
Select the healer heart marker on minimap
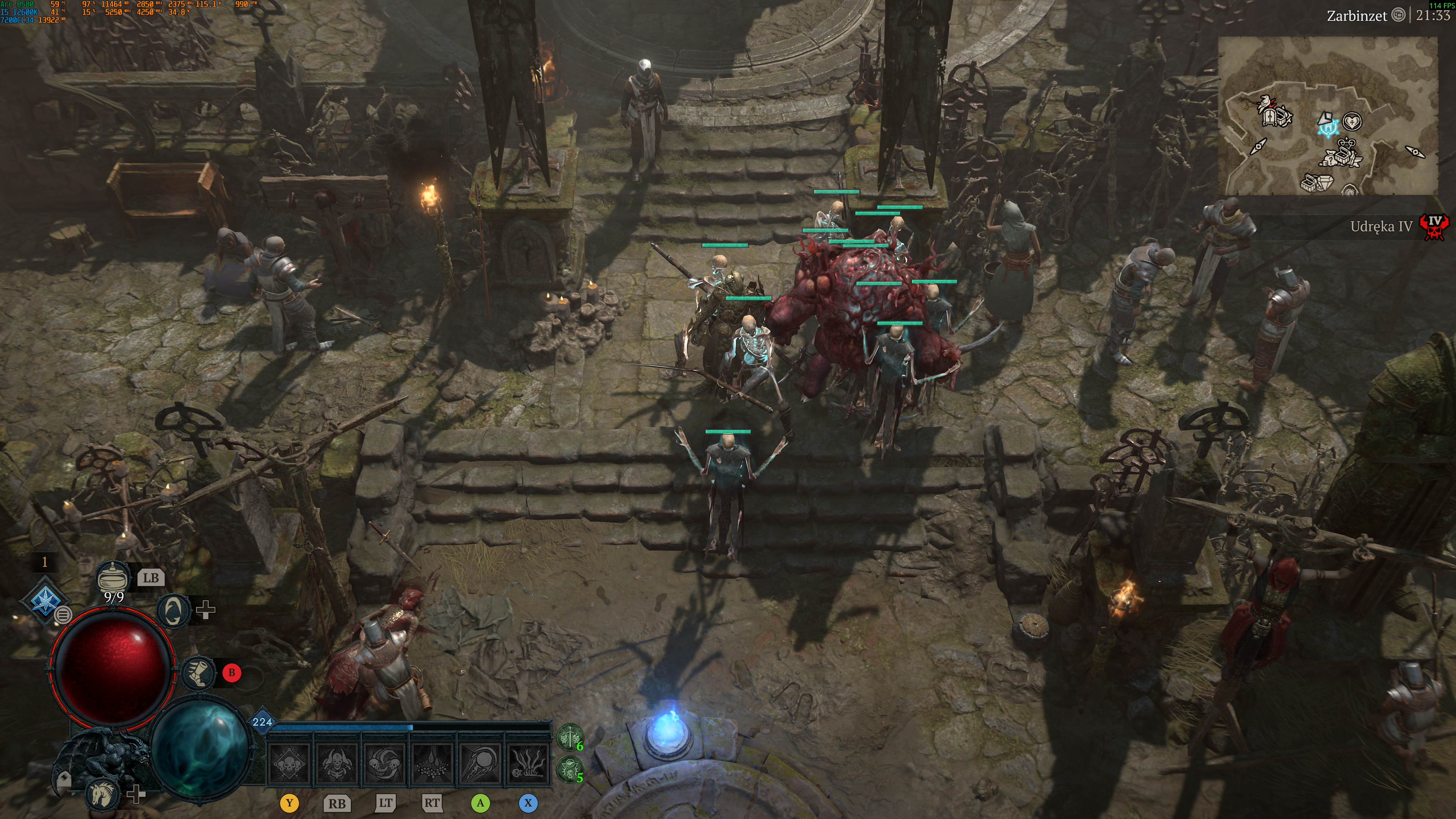pos(1352,121)
